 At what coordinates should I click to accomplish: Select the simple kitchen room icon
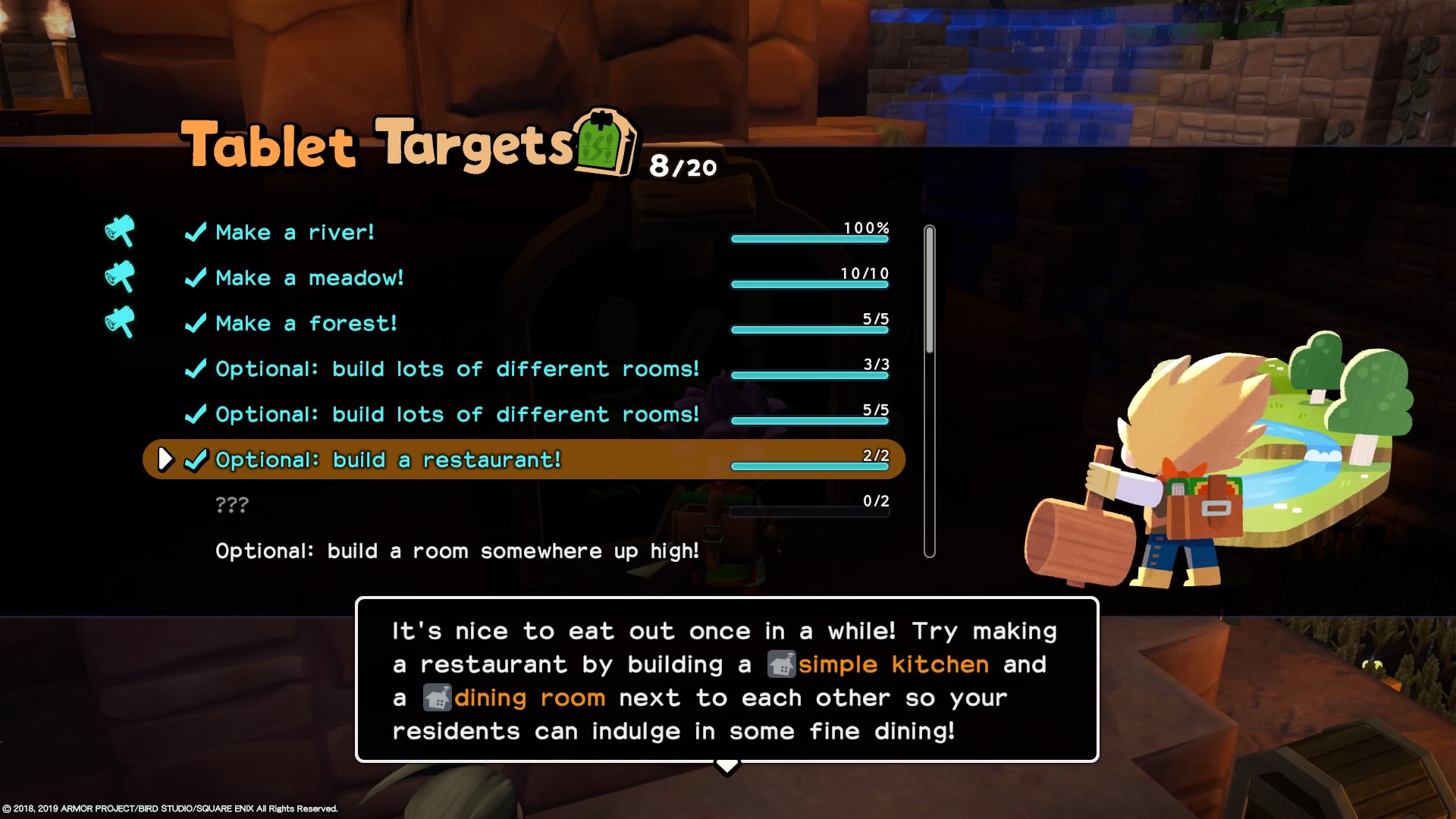point(783,664)
